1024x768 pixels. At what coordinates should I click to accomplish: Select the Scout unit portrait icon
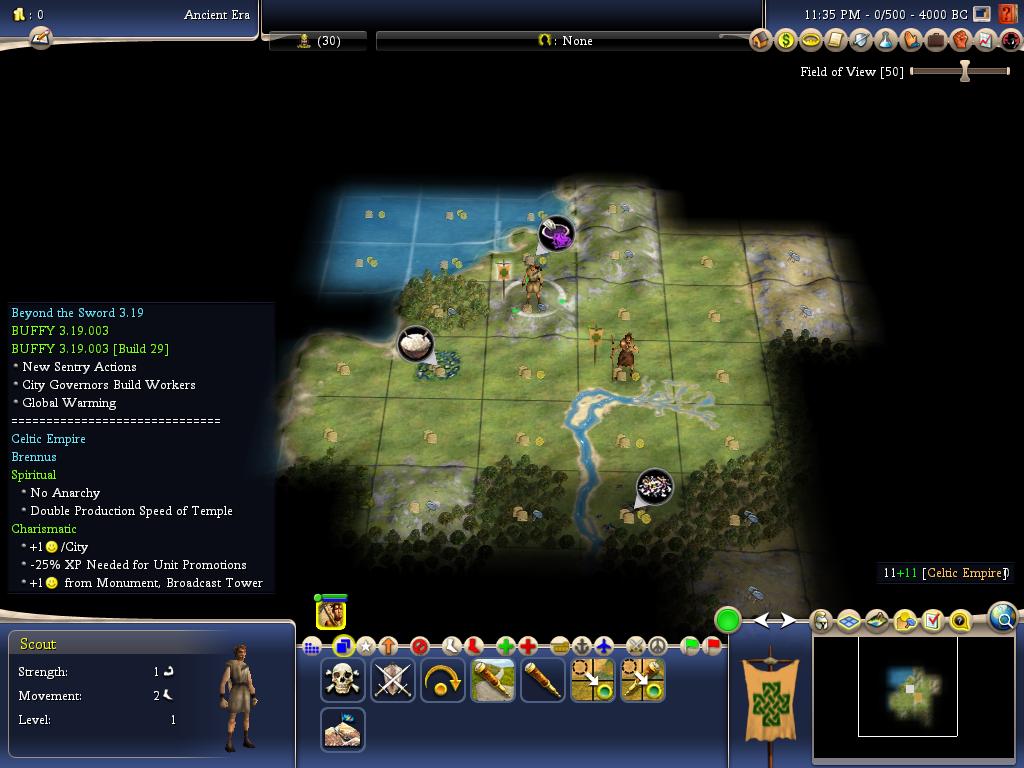[331, 614]
